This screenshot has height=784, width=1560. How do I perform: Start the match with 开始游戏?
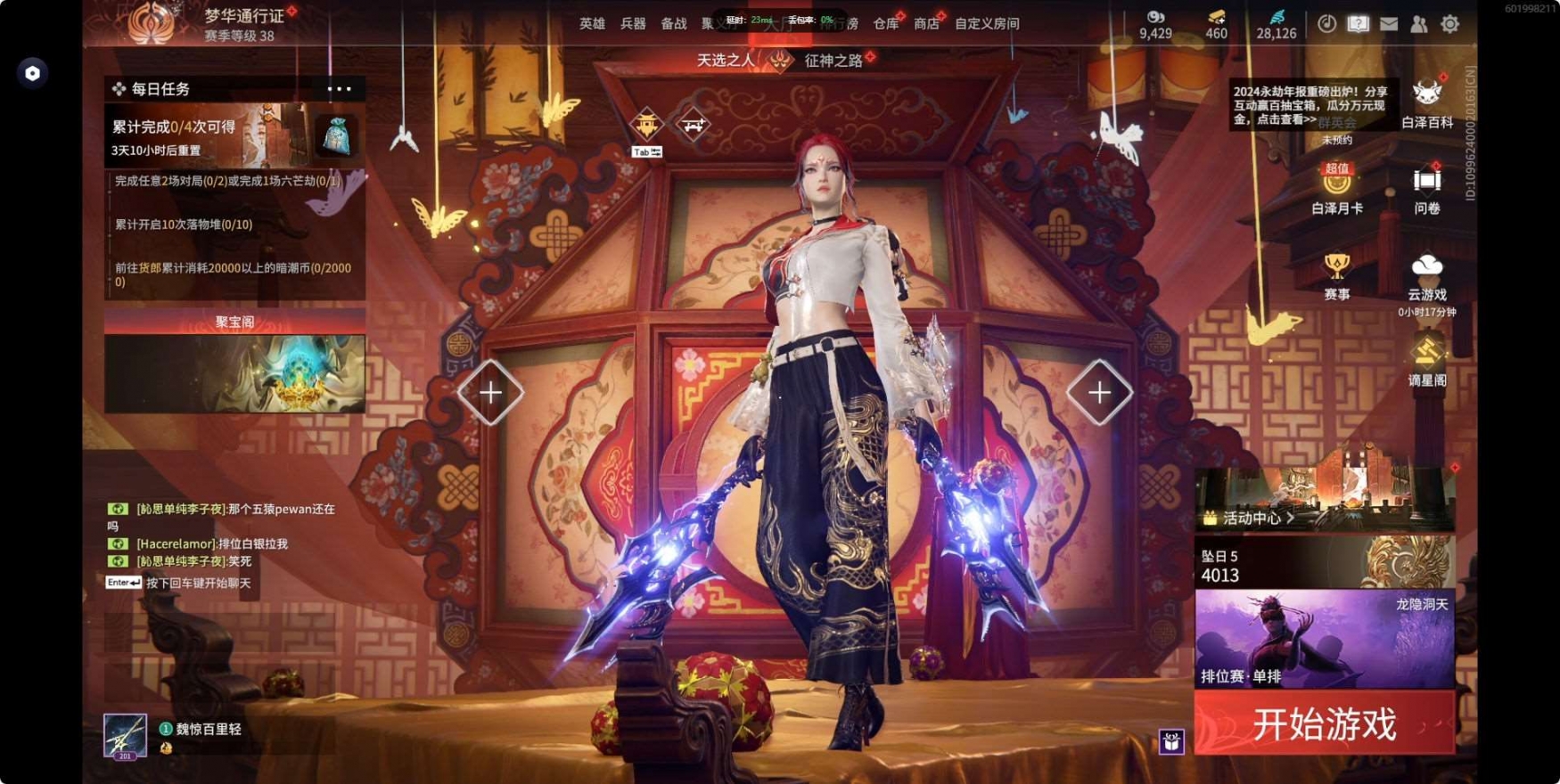(1324, 724)
